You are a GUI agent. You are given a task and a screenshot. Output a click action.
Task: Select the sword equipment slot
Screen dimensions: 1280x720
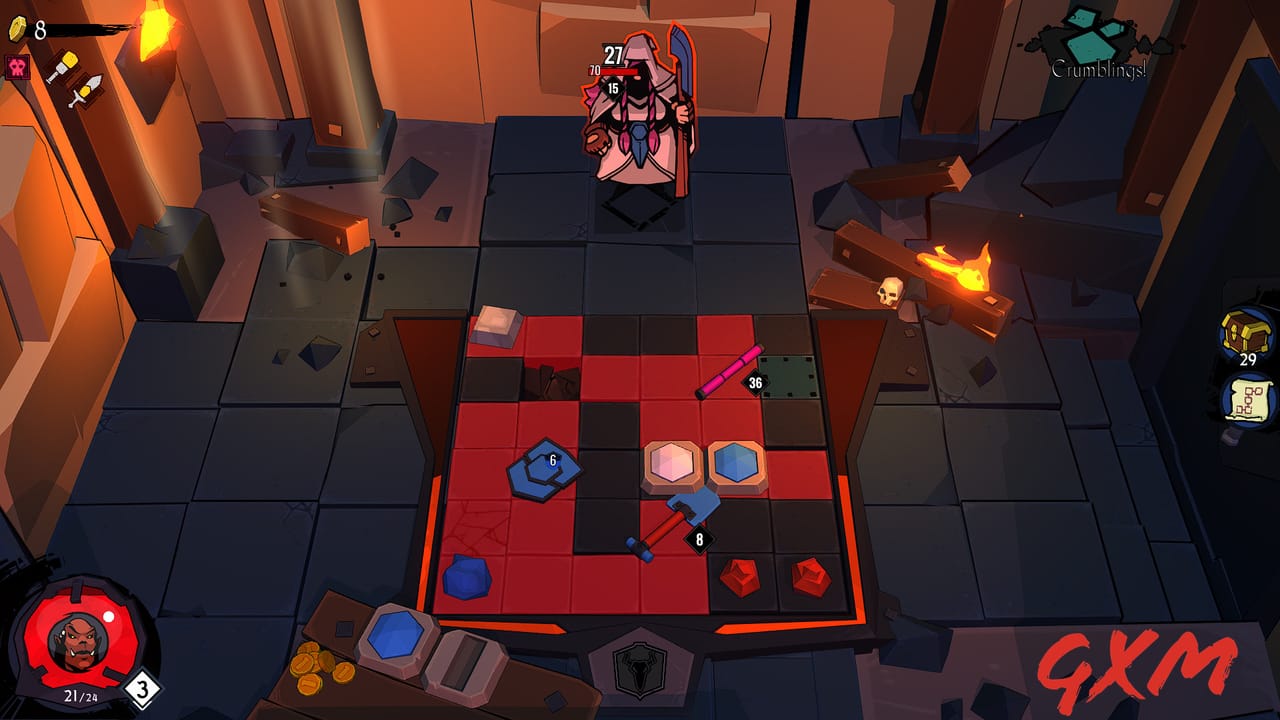pyautogui.click(x=84, y=95)
